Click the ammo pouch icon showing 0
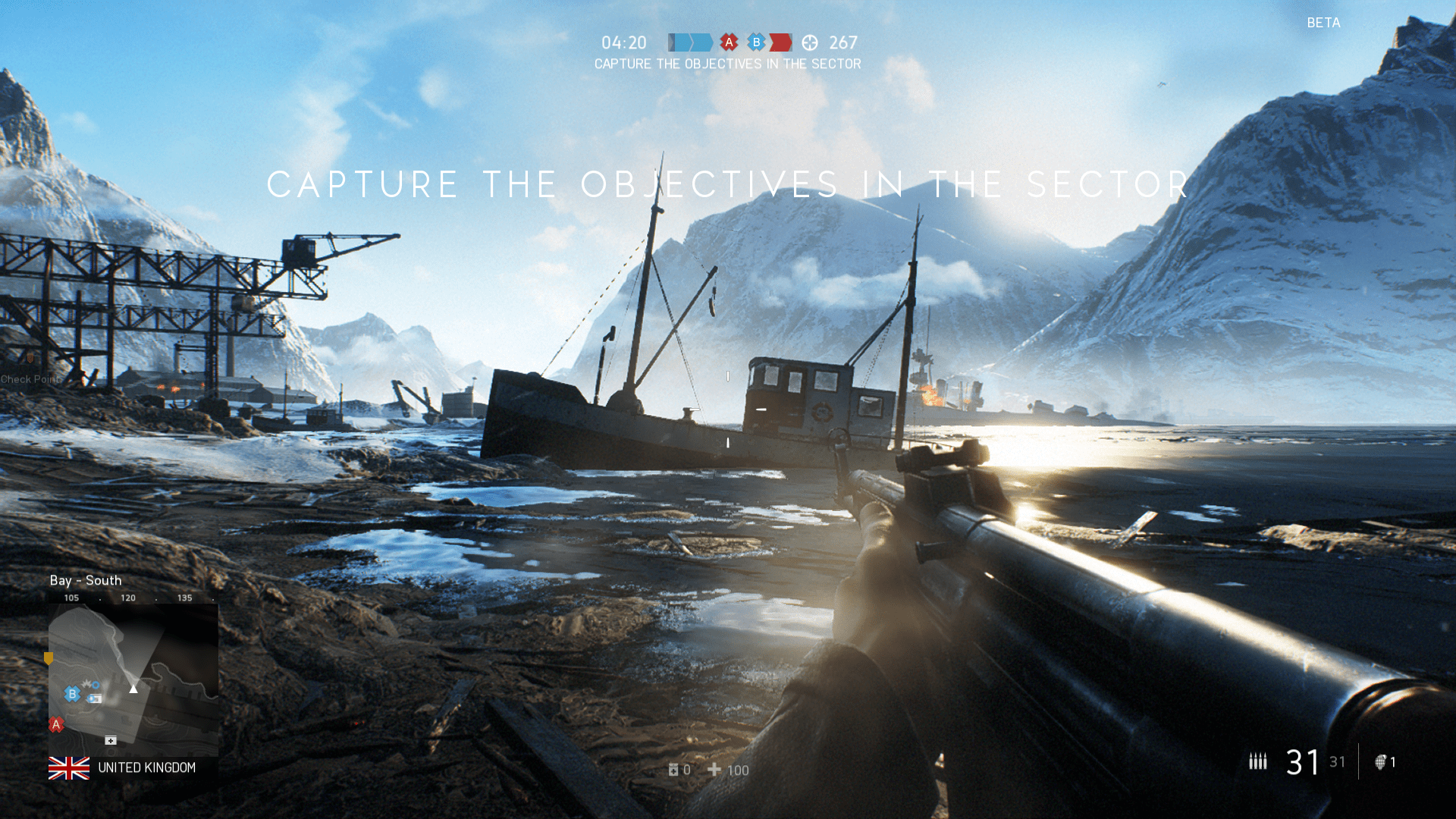This screenshot has width=1456, height=819. point(673,770)
